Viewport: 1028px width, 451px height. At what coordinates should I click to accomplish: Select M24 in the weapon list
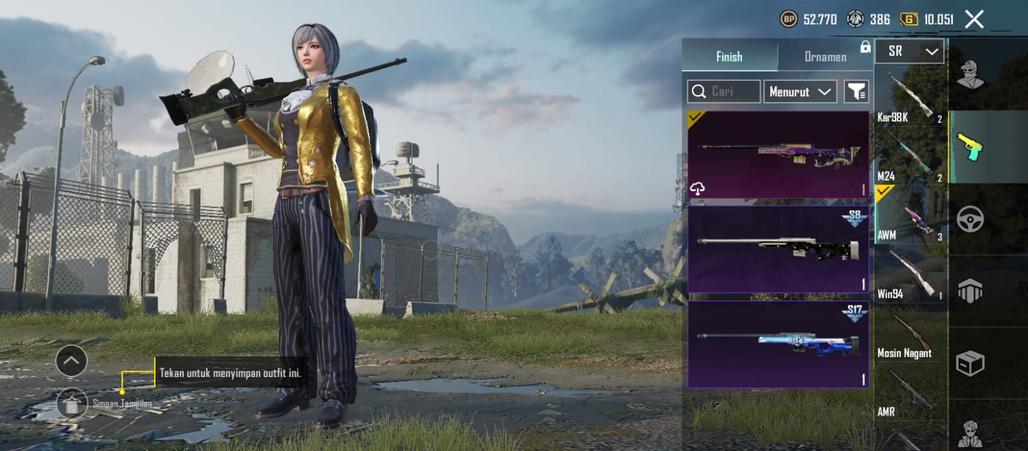909,160
